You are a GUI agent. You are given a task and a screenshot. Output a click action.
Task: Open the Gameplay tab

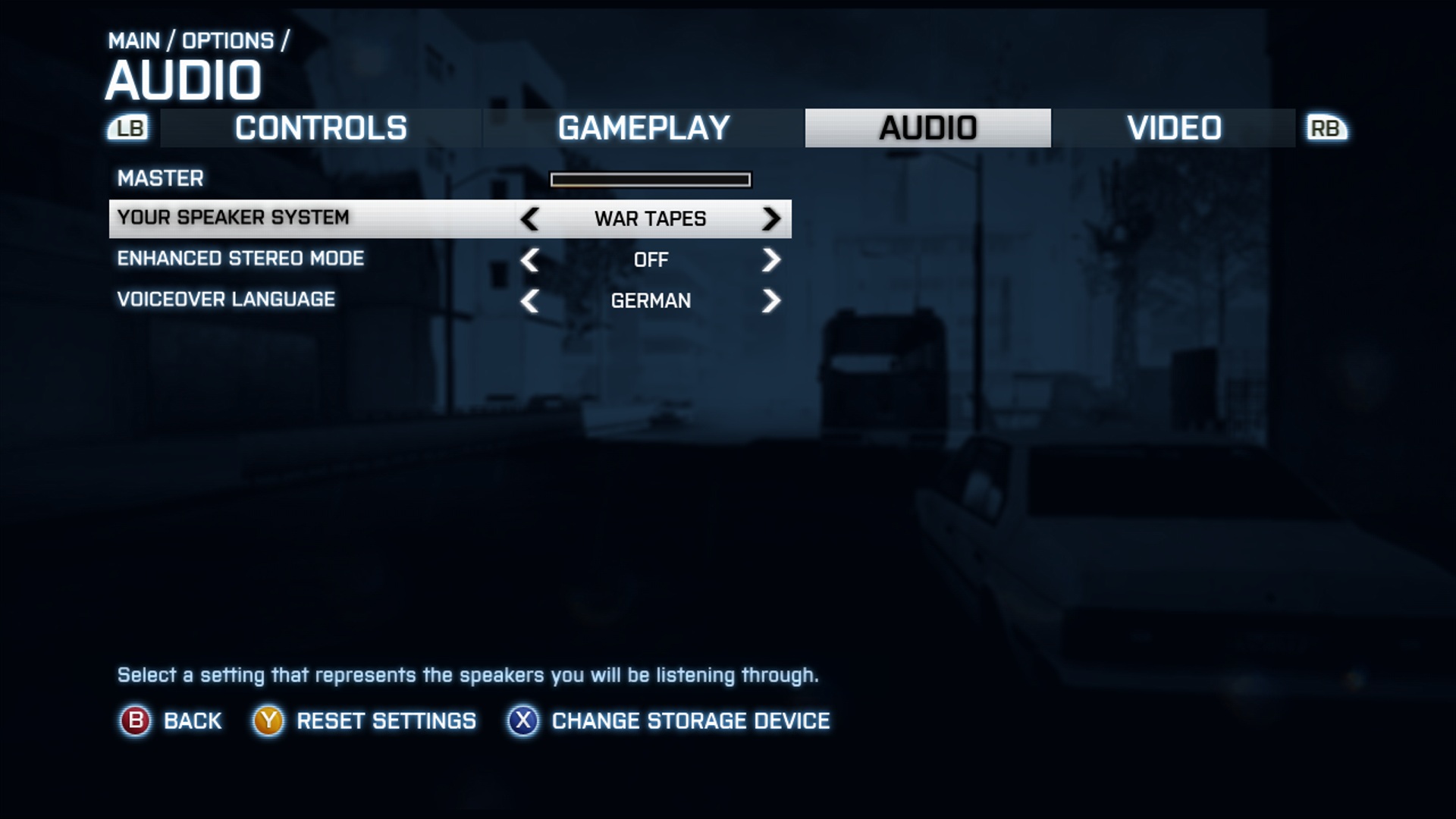click(x=643, y=128)
